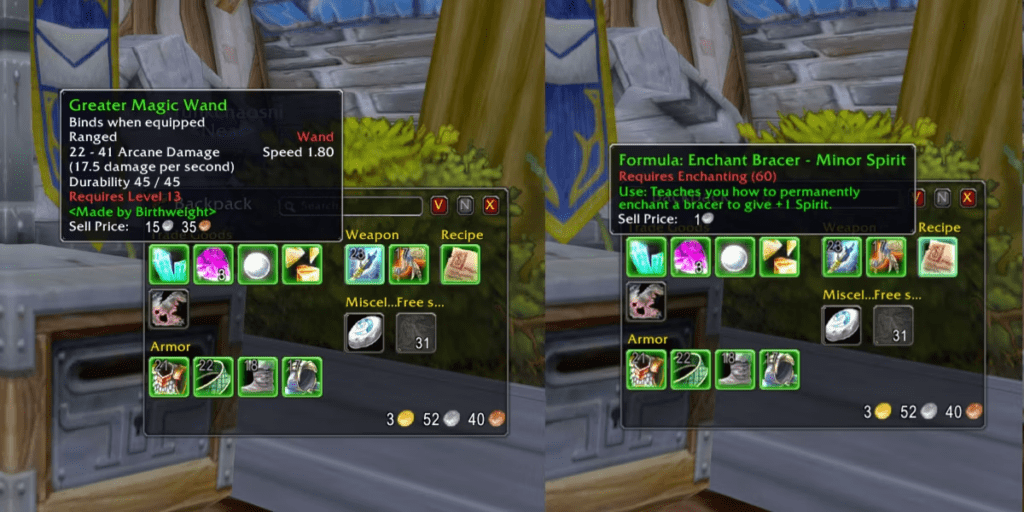The width and height of the screenshot is (1024, 512).
Task: Close the left bag with the red X
Action: 491,205
